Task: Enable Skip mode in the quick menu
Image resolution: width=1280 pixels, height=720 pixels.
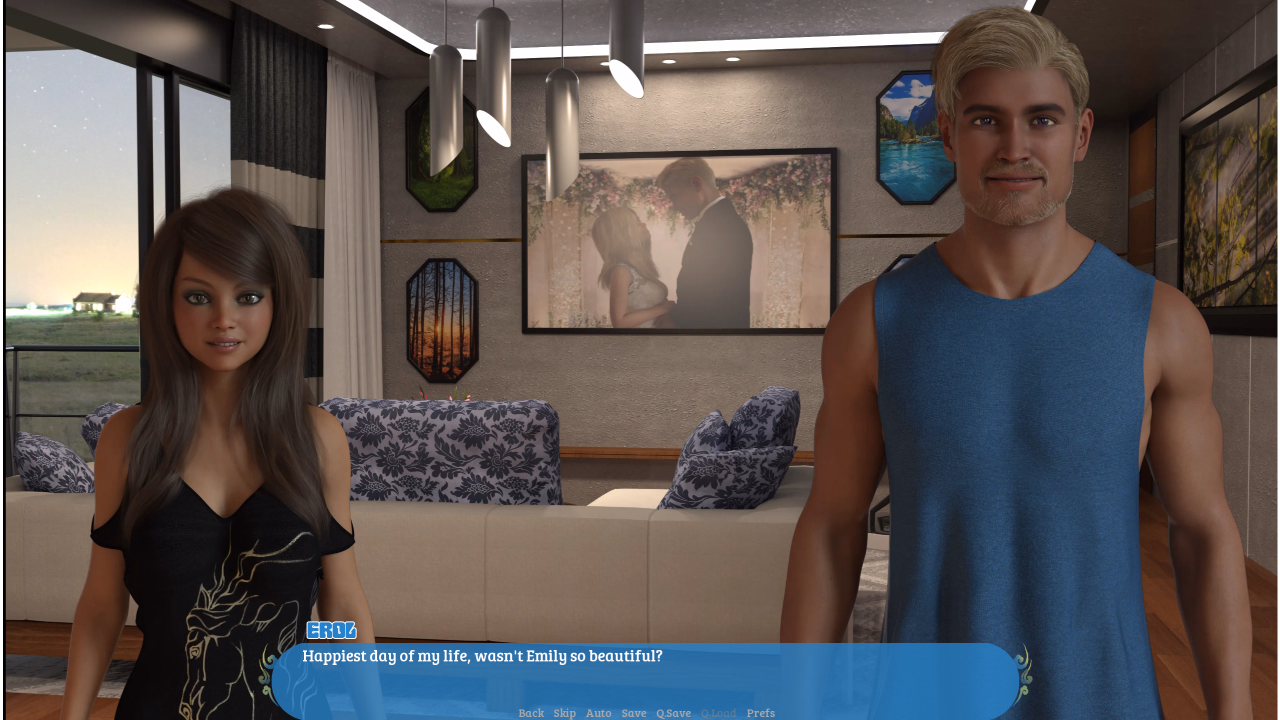Action: click(564, 713)
